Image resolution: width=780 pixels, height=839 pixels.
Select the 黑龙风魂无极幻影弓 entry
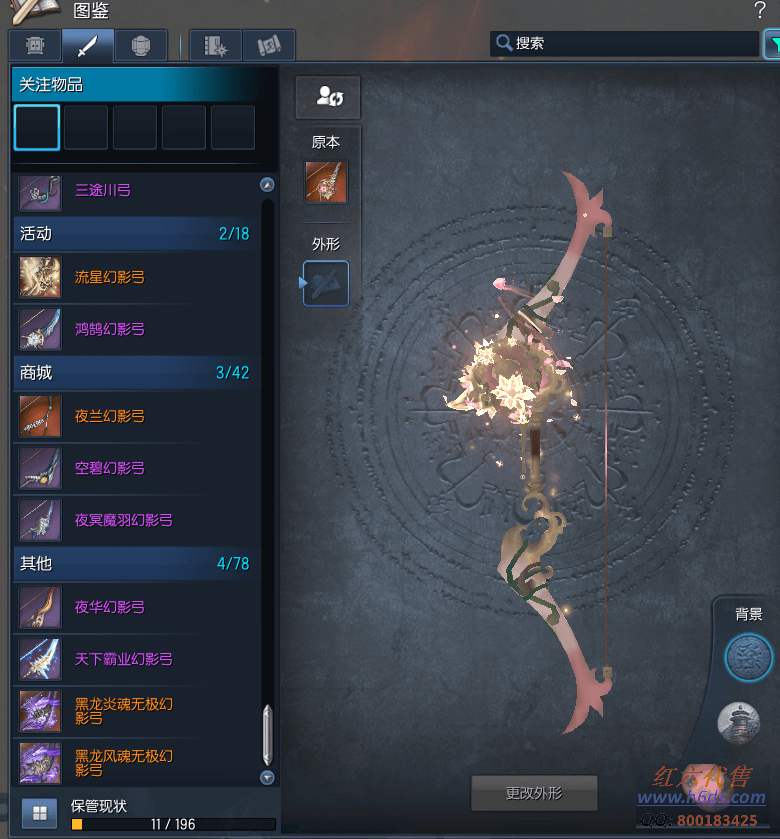(x=123, y=763)
